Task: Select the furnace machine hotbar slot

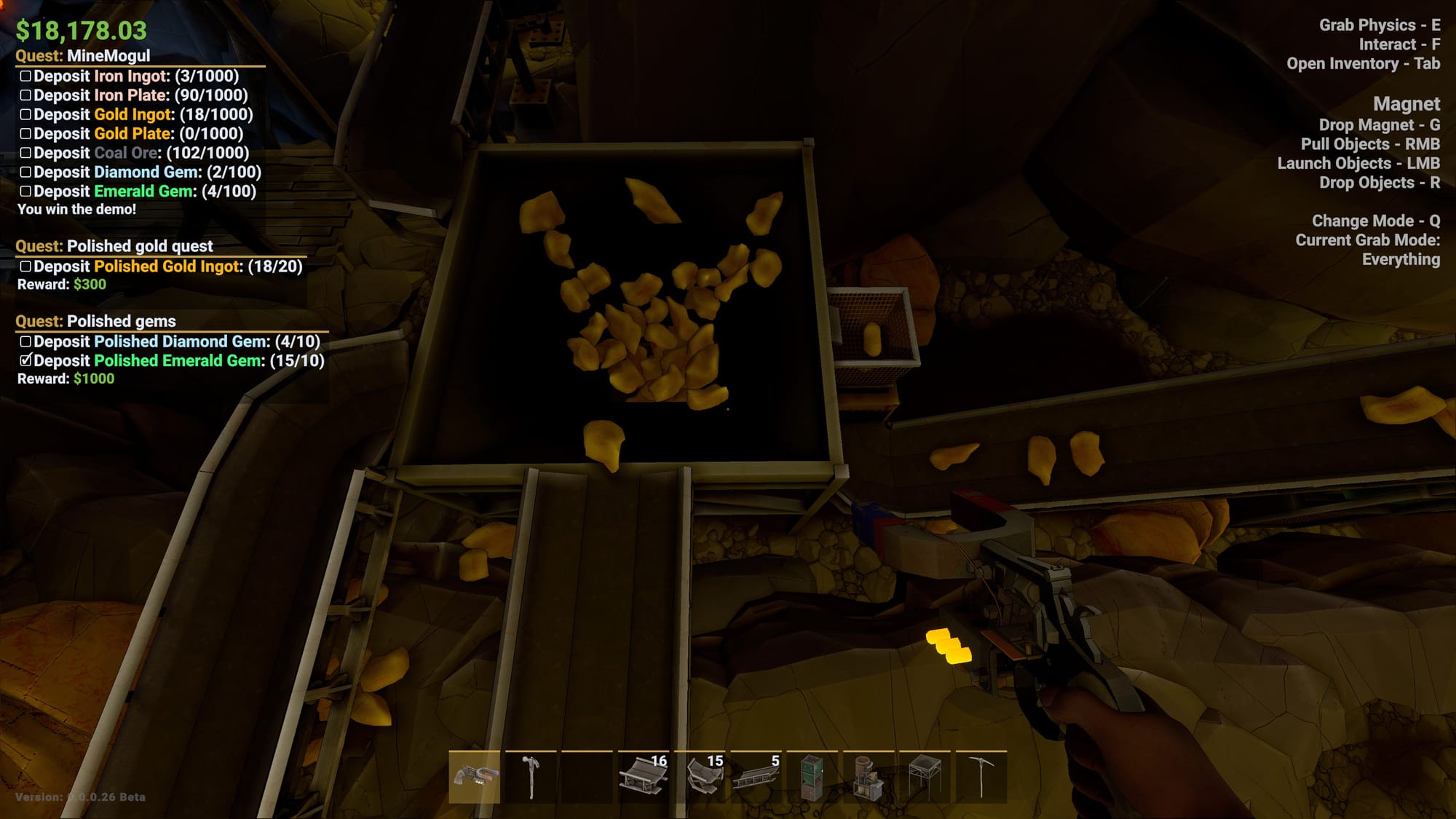Action: point(868,777)
